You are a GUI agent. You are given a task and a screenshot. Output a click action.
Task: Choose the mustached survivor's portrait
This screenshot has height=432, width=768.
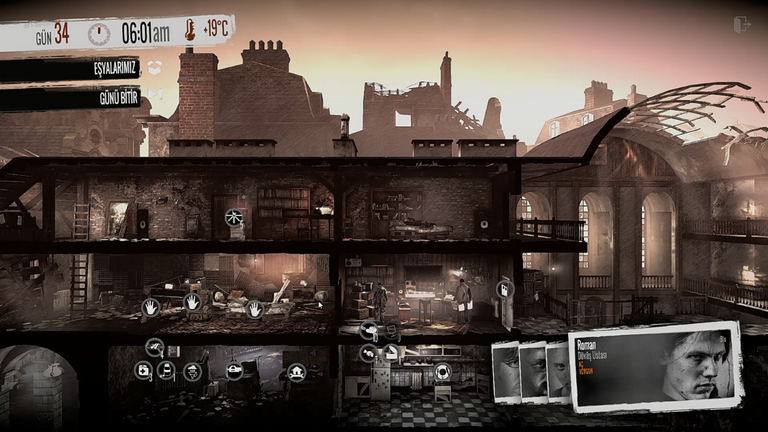pyautogui.click(x=532, y=371)
